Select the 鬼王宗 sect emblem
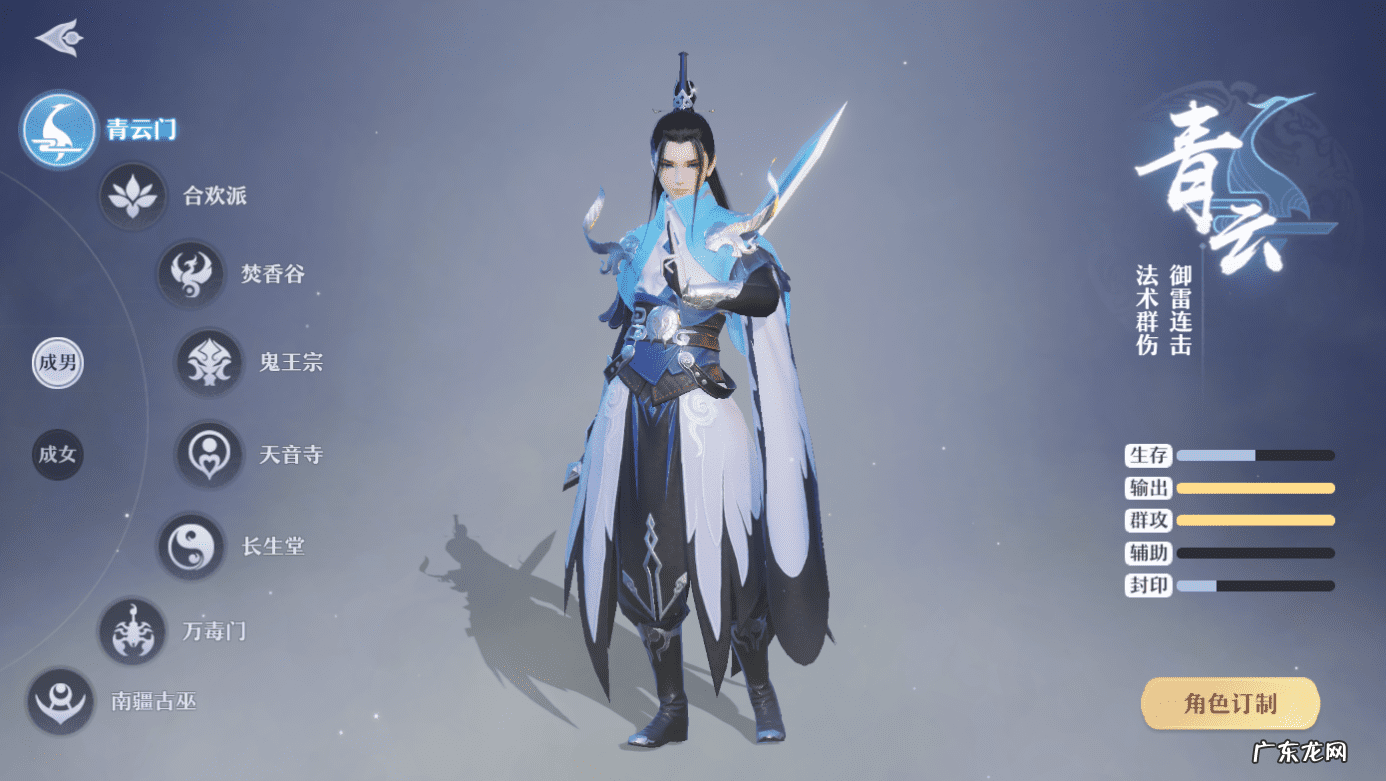This screenshot has width=1386, height=781. 207,363
